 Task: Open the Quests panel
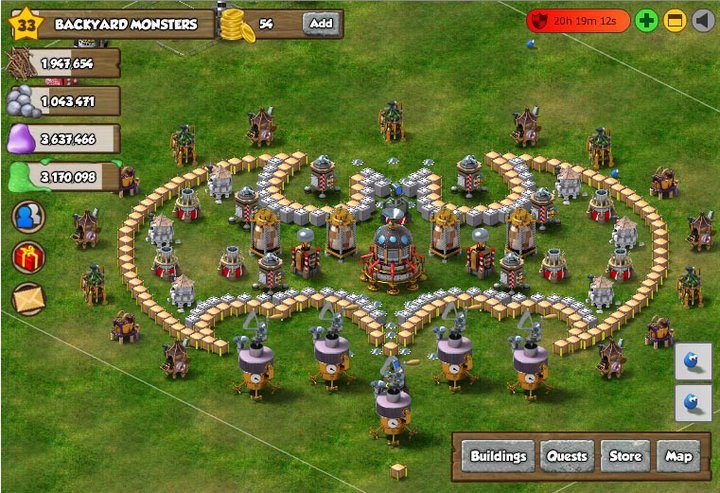click(x=566, y=456)
